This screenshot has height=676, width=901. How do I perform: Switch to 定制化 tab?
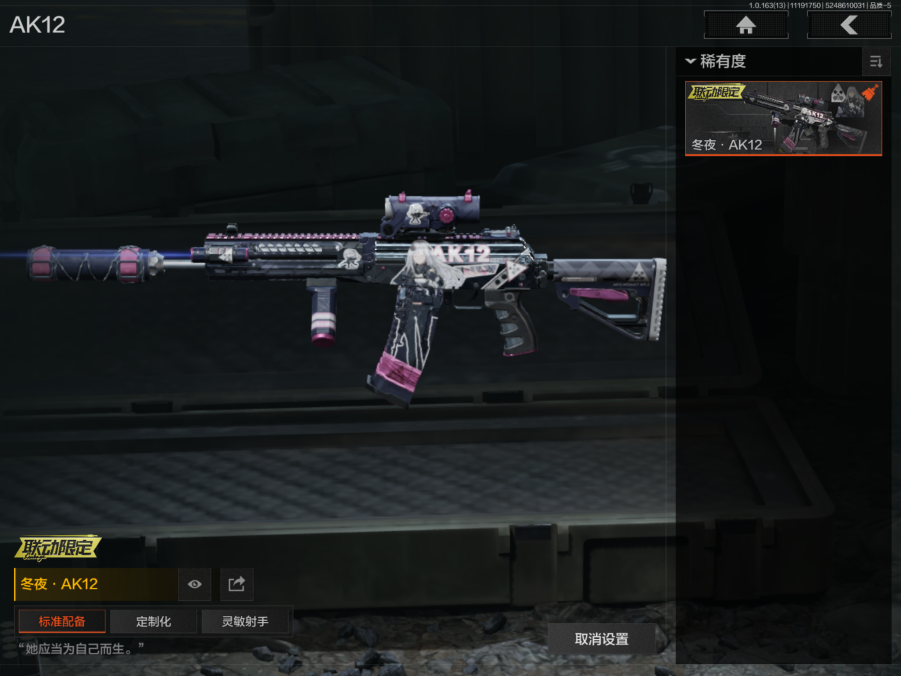153,621
